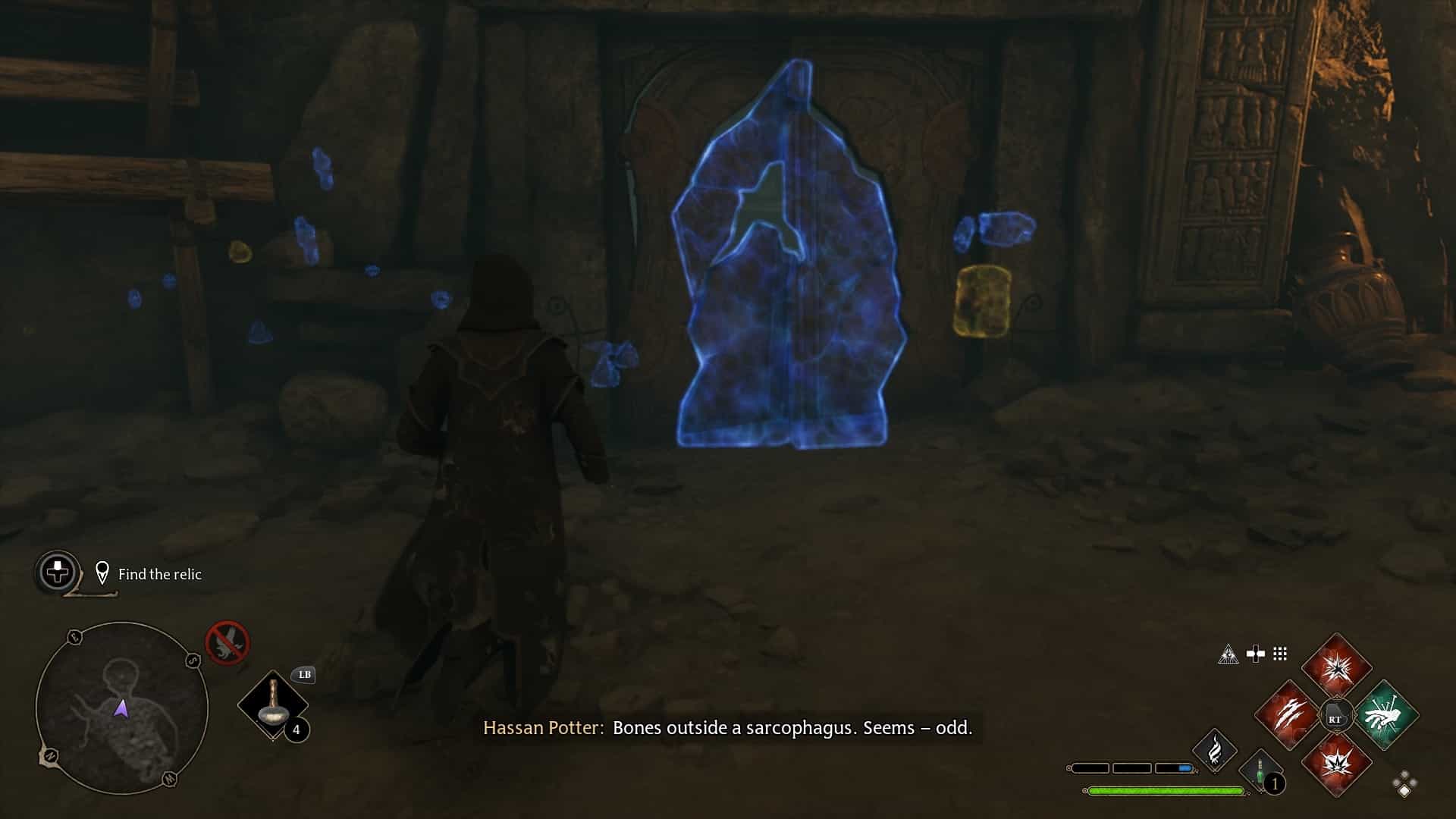Toggle the spell set selector diamonds
This screenshot has height=819, width=1456.
tap(1404, 783)
